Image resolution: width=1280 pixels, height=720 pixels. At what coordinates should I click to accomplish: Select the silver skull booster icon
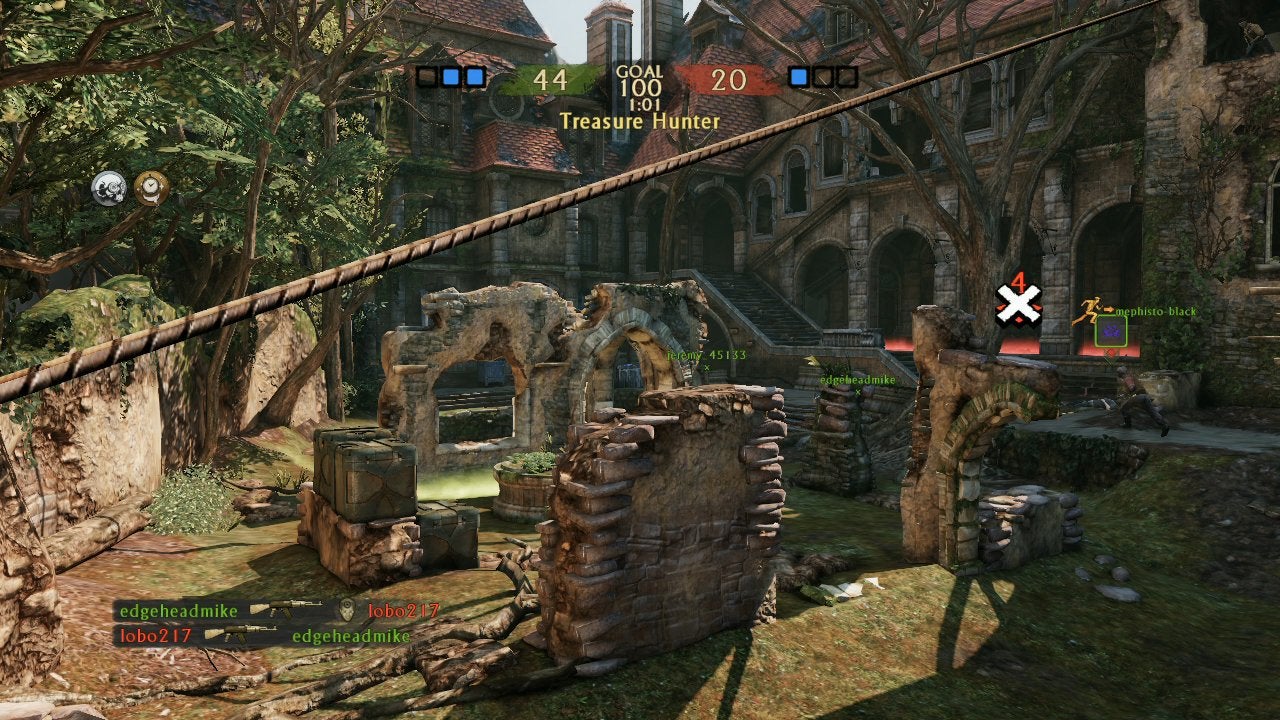[109, 187]
